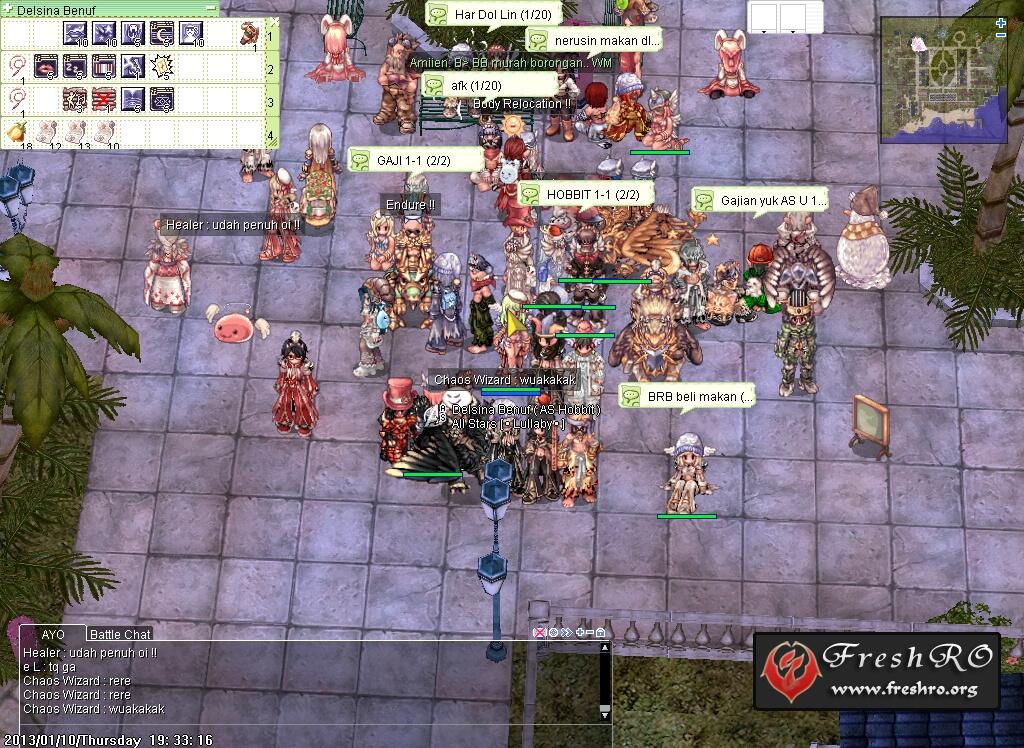Lock the chat window with the padlock icon

click(x=600, y=633)
